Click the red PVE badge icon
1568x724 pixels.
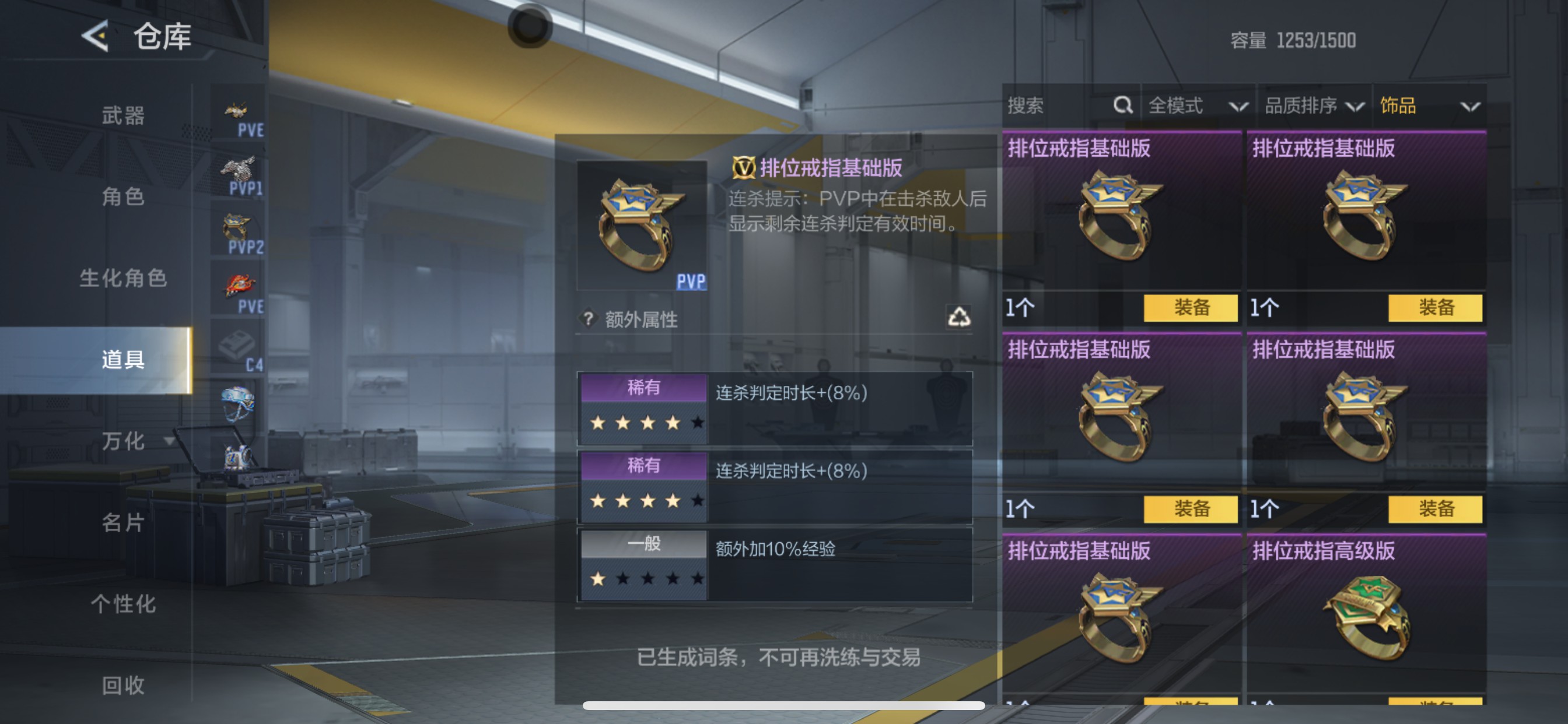click(x=239, y=281)
